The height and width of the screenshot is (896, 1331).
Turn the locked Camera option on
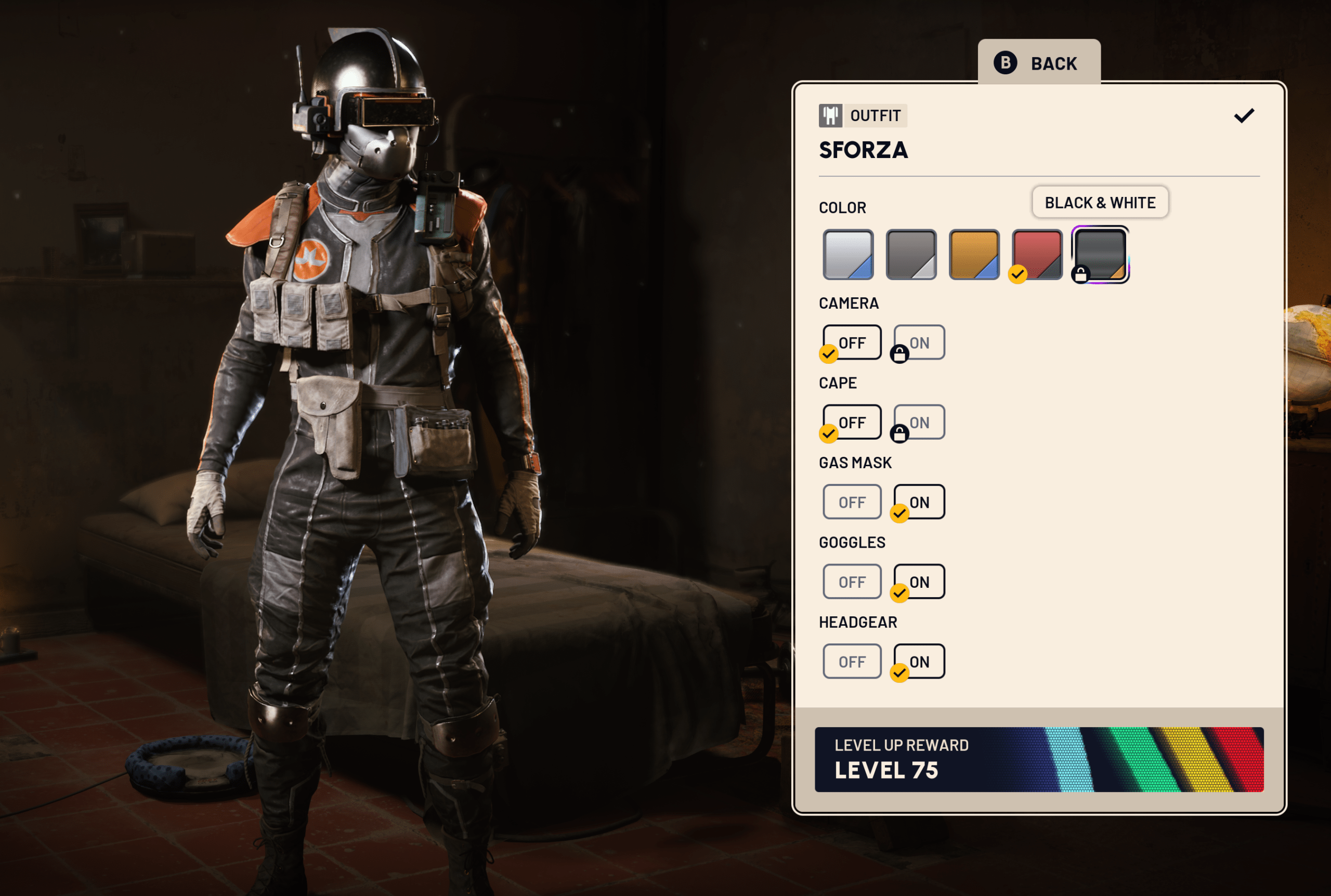tap(919, 342)
